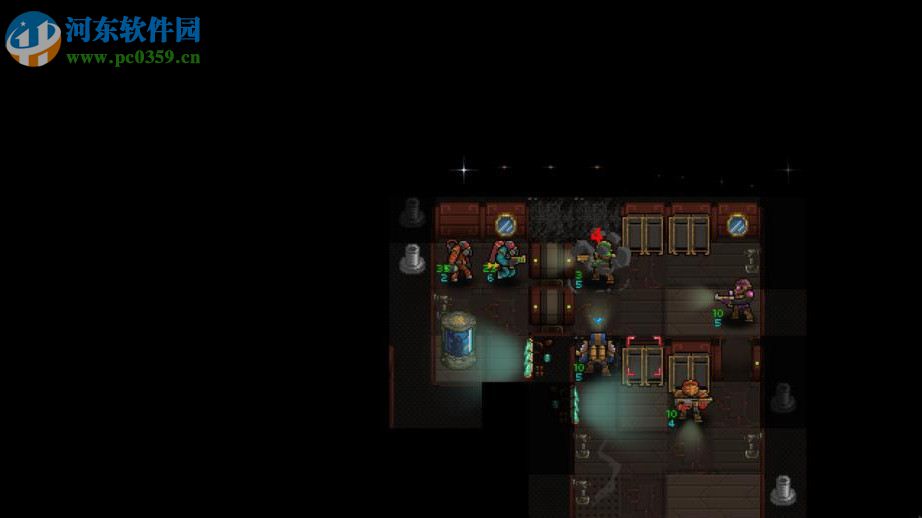This screenshot has width=922, height=518.
Task: Click the tile highlighted by red brackets
Action: pos(644,359)
